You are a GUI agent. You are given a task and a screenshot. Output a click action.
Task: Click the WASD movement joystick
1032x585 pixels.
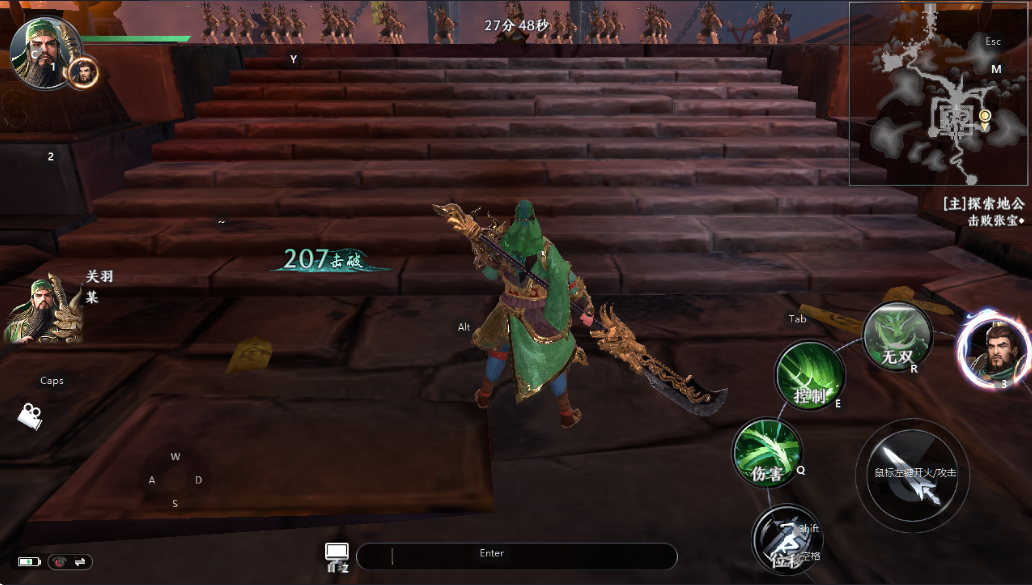[175, 480]
